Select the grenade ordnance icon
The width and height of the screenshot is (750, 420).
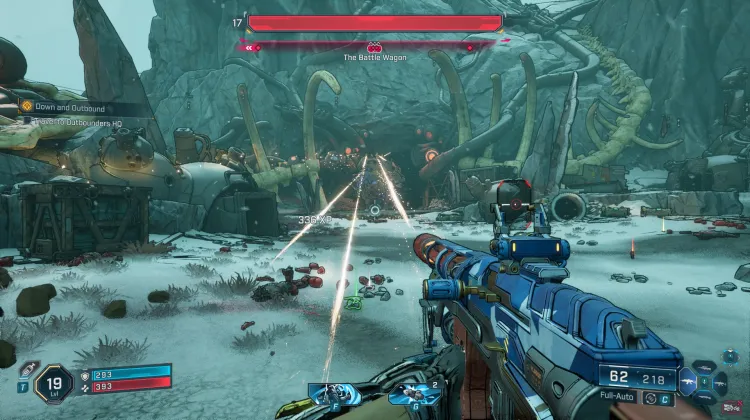click(414, 394)
